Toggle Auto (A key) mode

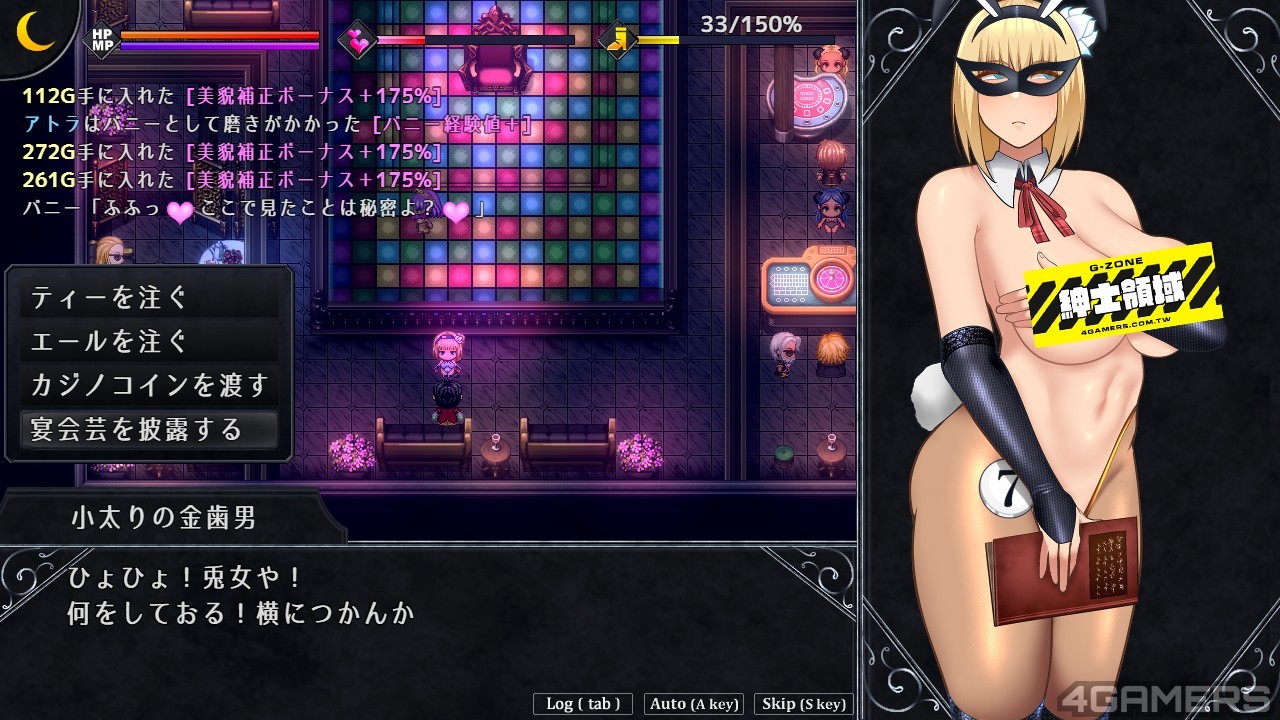pyautogui.click(x=694, y=704)
